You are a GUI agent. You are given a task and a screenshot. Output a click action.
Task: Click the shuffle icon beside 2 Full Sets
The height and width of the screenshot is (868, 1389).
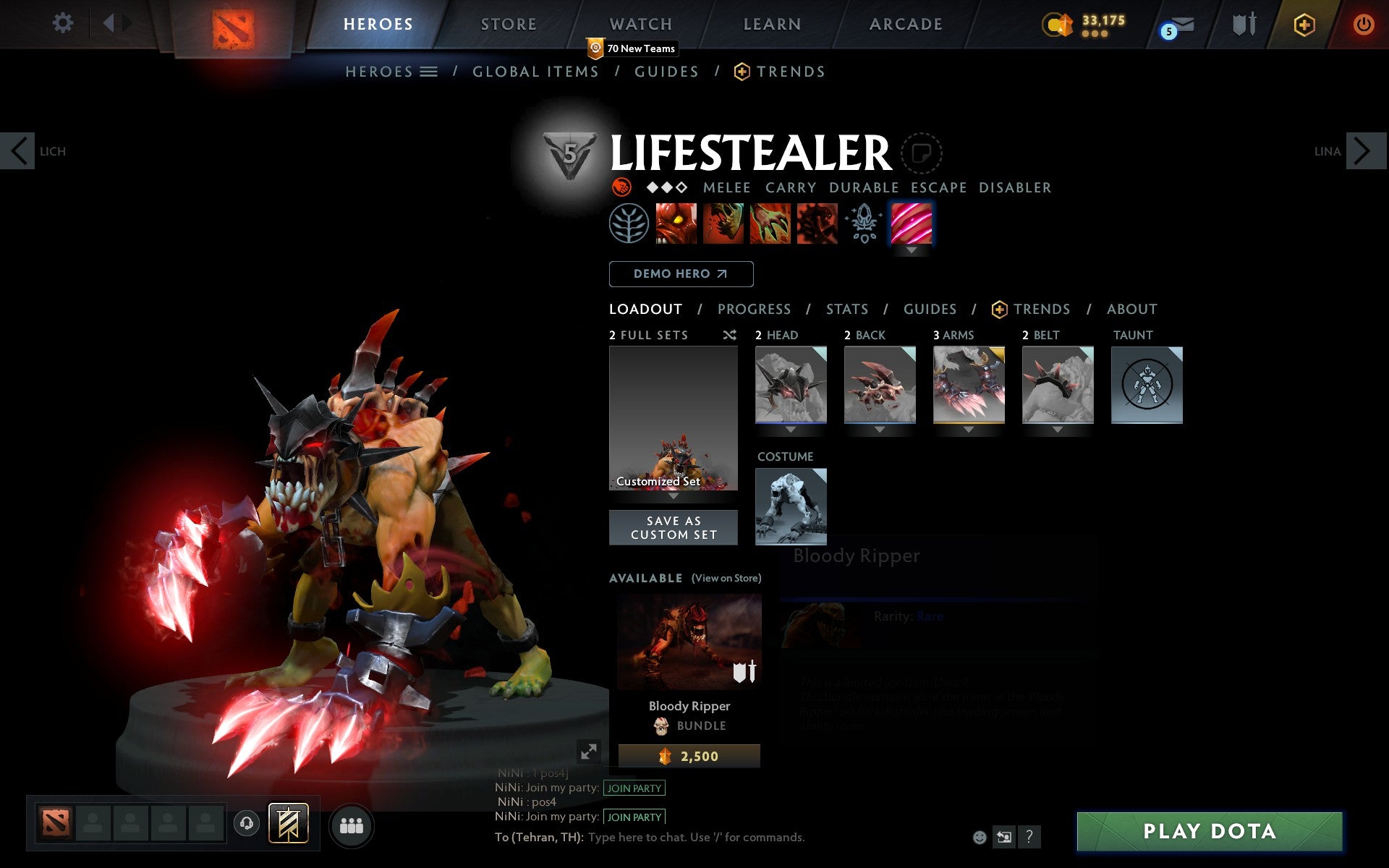point(729,335)
